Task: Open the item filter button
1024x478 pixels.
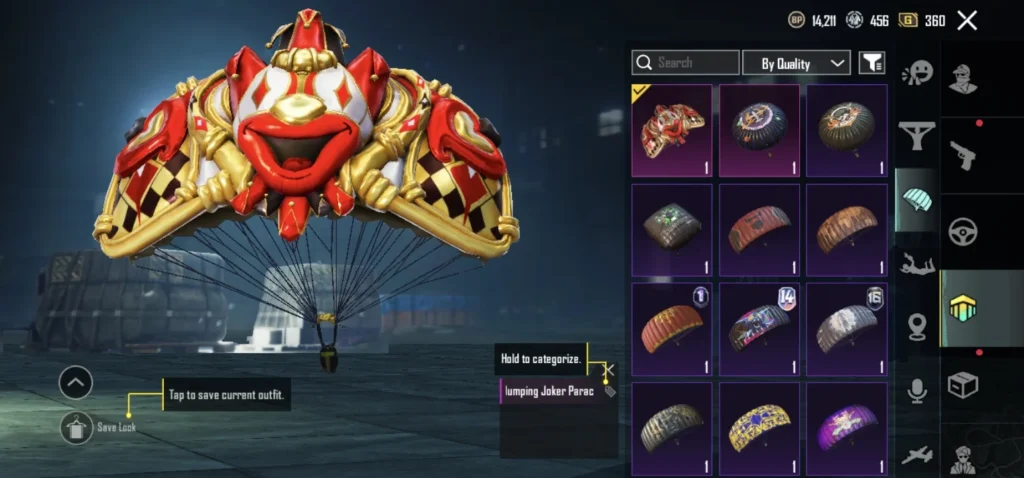Action: point(872,63)
